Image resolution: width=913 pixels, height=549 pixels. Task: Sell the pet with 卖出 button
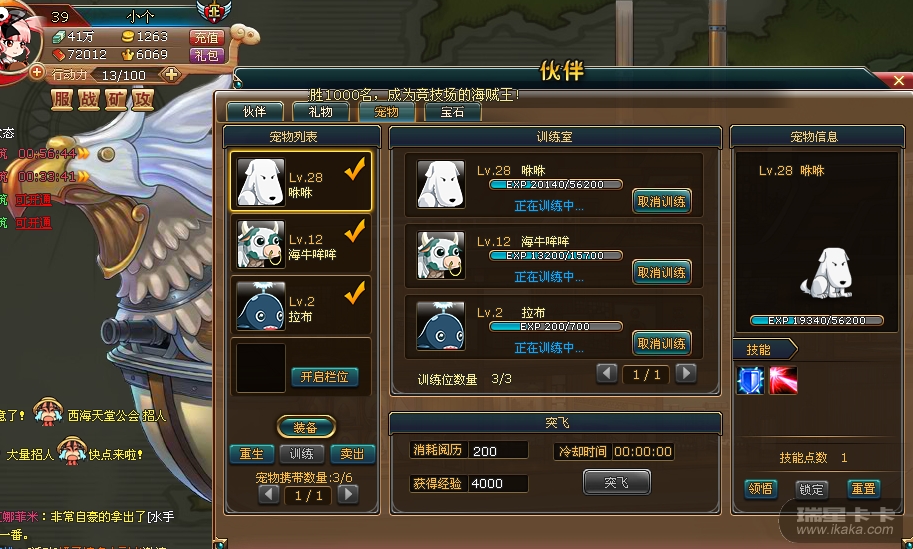pyautogui.click(x=352, y=453)
